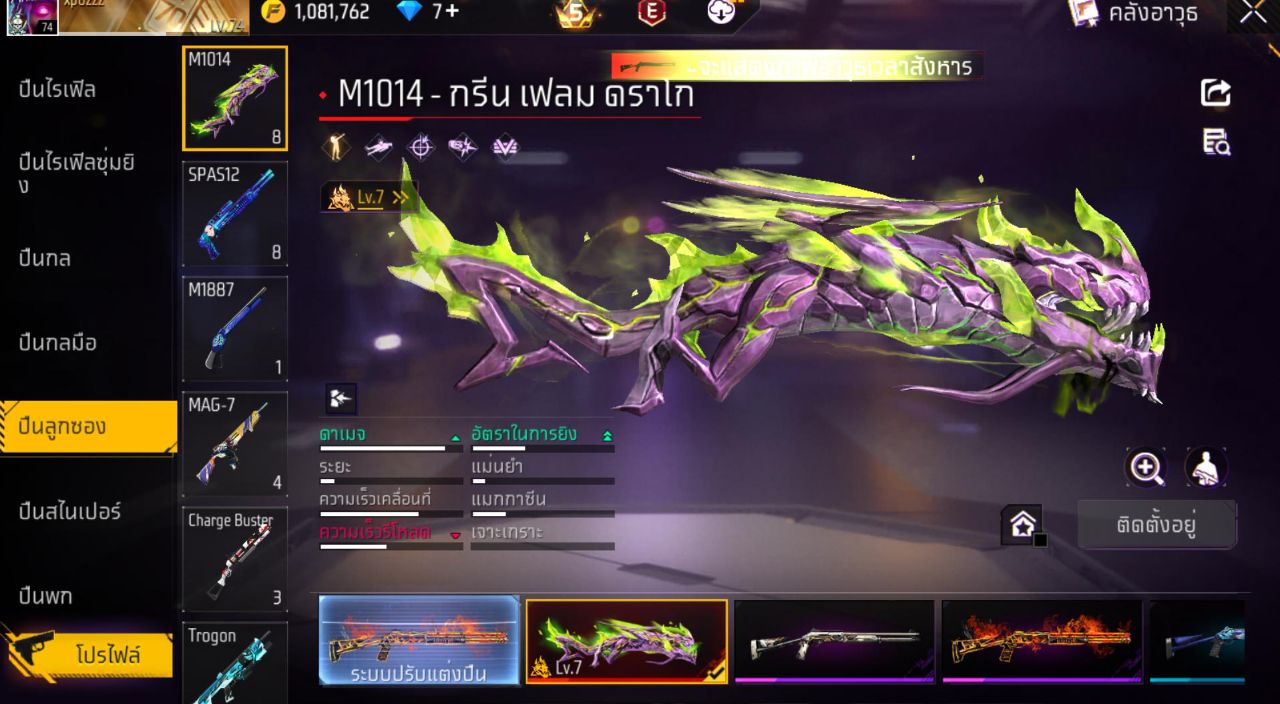Select the SPAS12 weapon tile
Viewport: 1280px width, 704px height.
[235, 213]
